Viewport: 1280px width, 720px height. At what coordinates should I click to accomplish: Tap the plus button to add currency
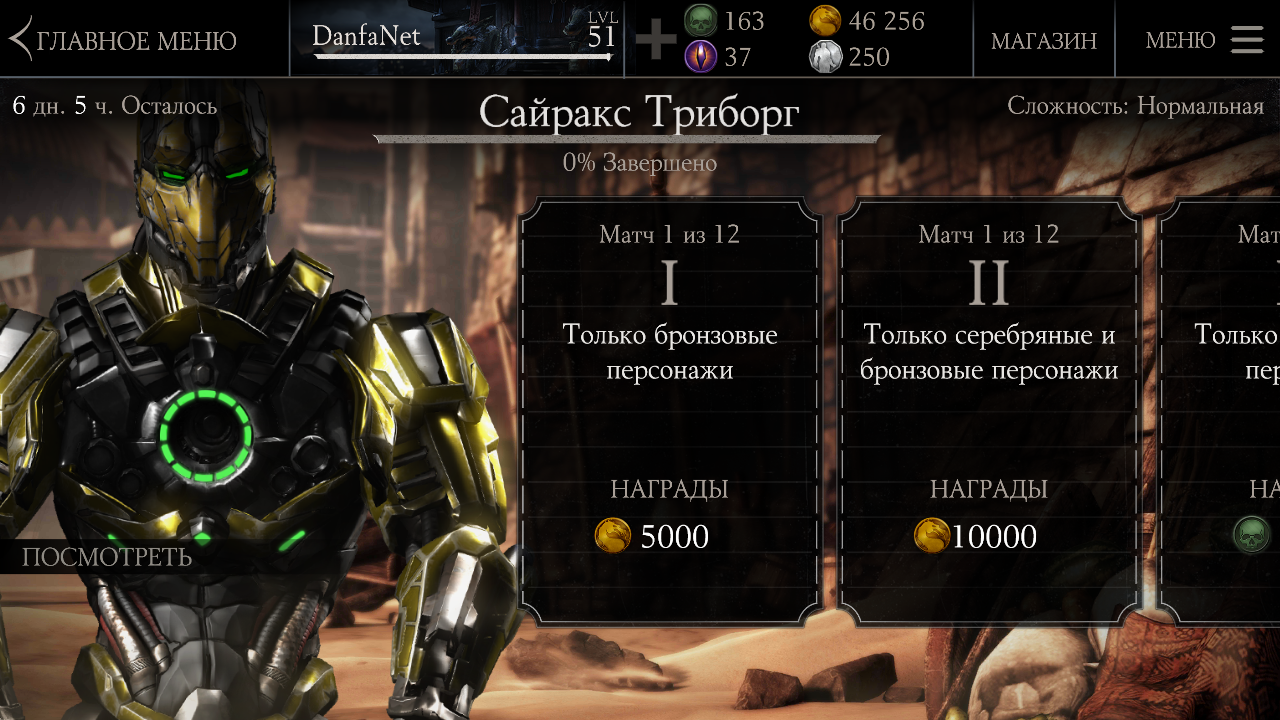tap(656, 40)
